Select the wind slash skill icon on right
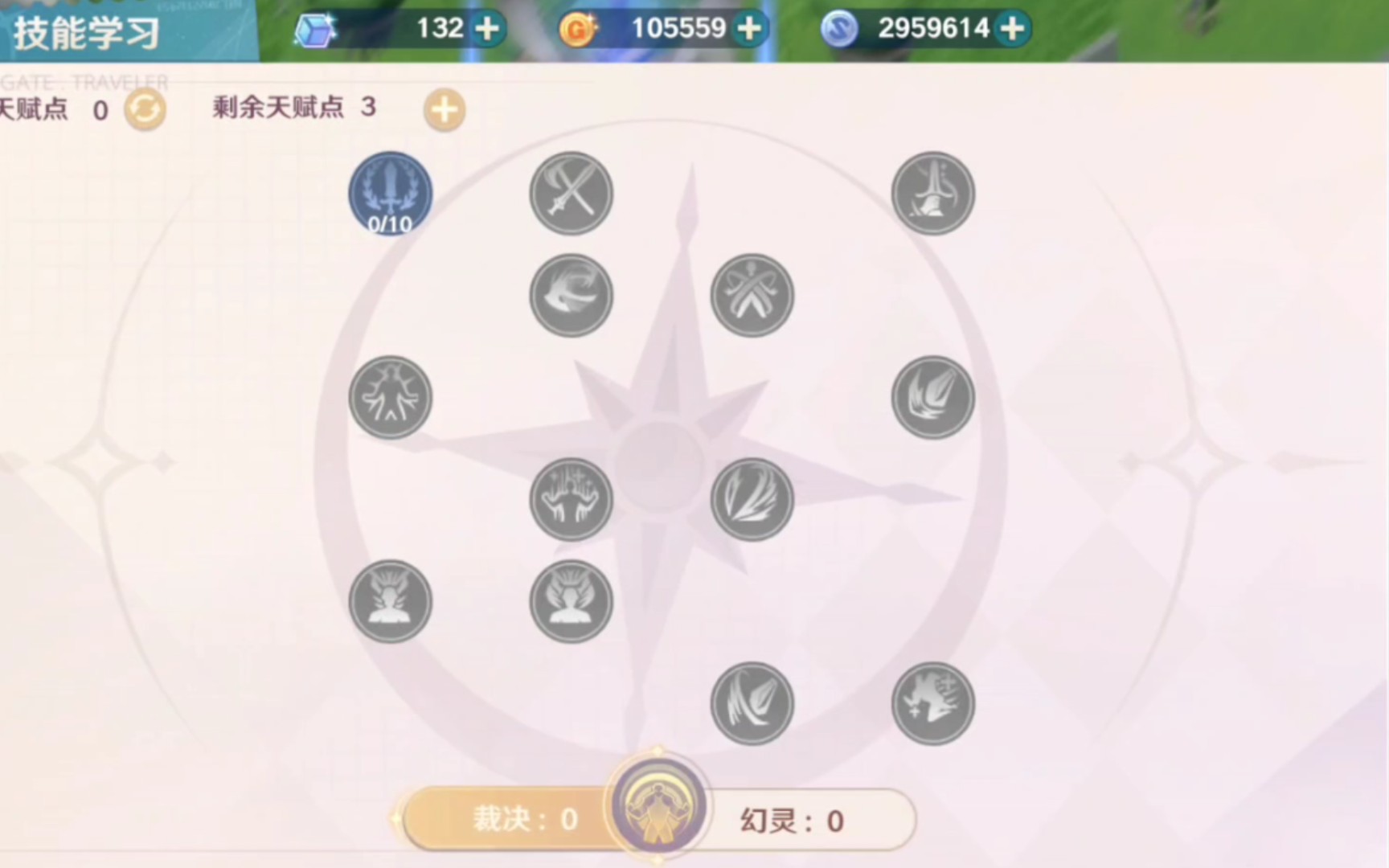The width and height of the screenshot is (1389, 868). point(932,398)
